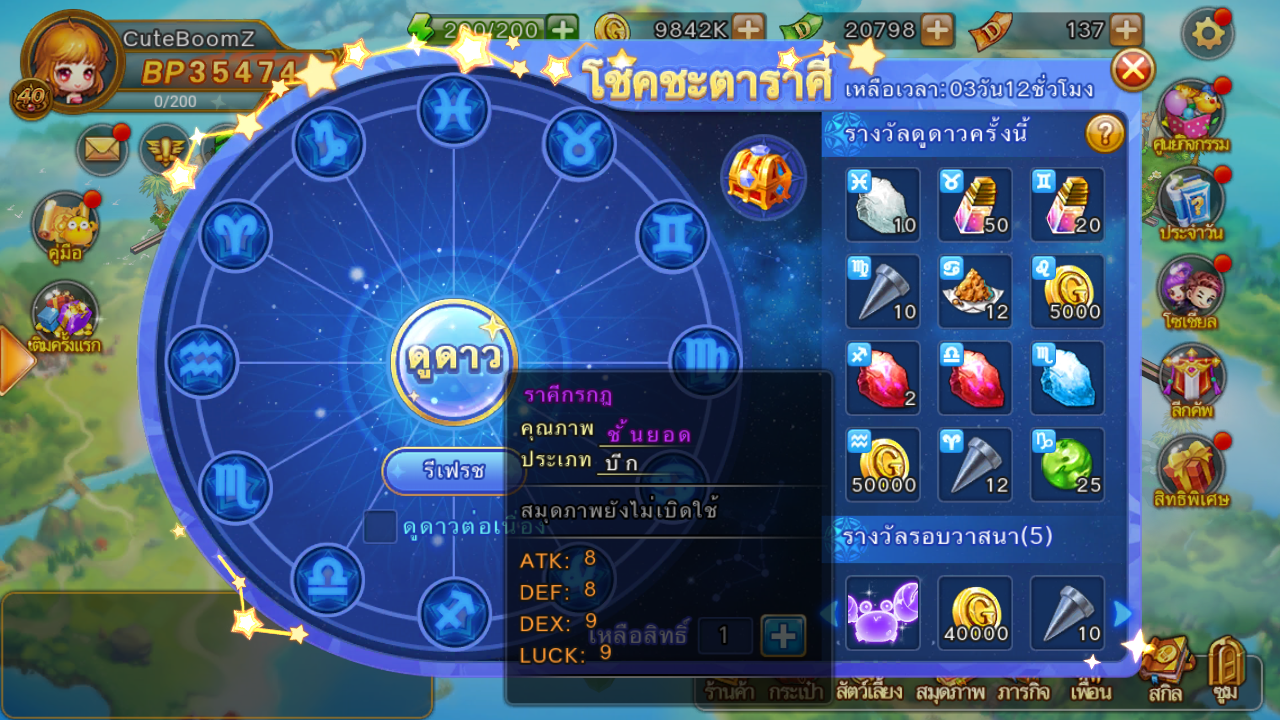1280x720 pixels.
Task: Open the golden treasure chest icon
Action: [x=762, y=178]
